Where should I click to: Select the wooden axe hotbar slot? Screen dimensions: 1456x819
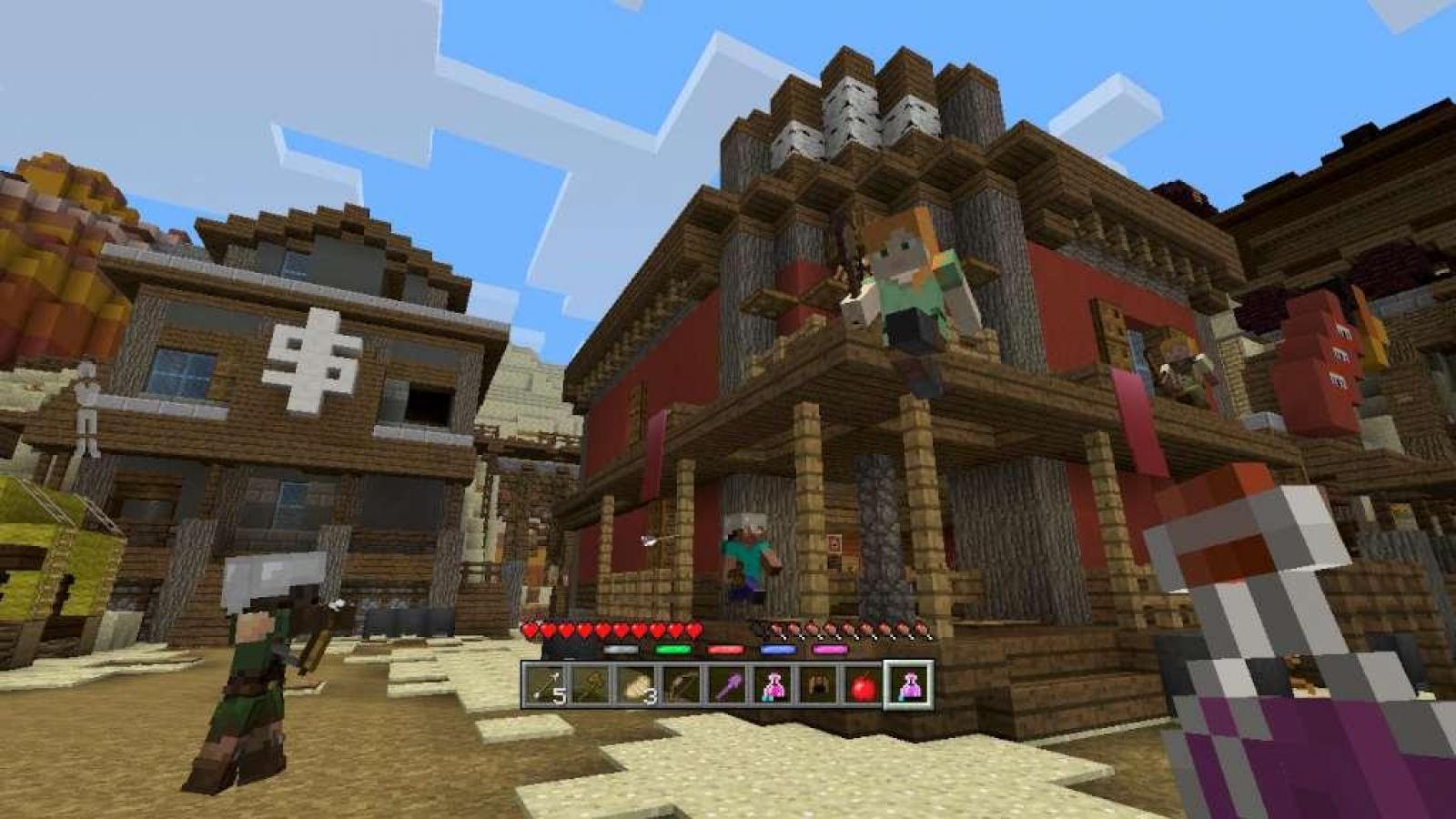(591, 684)
